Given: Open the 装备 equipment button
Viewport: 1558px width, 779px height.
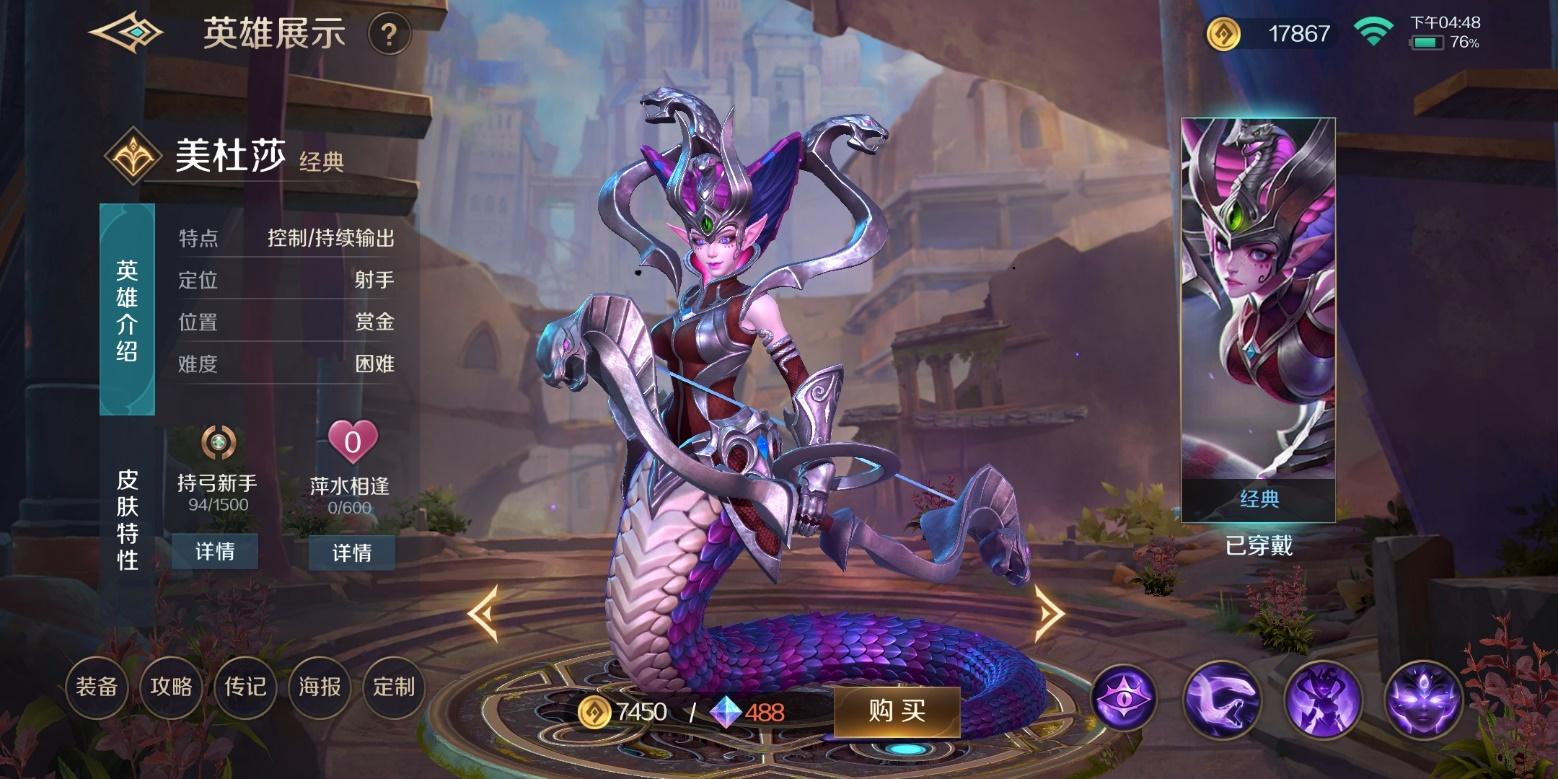Looking at the screenshot, I should coord(97,687).
